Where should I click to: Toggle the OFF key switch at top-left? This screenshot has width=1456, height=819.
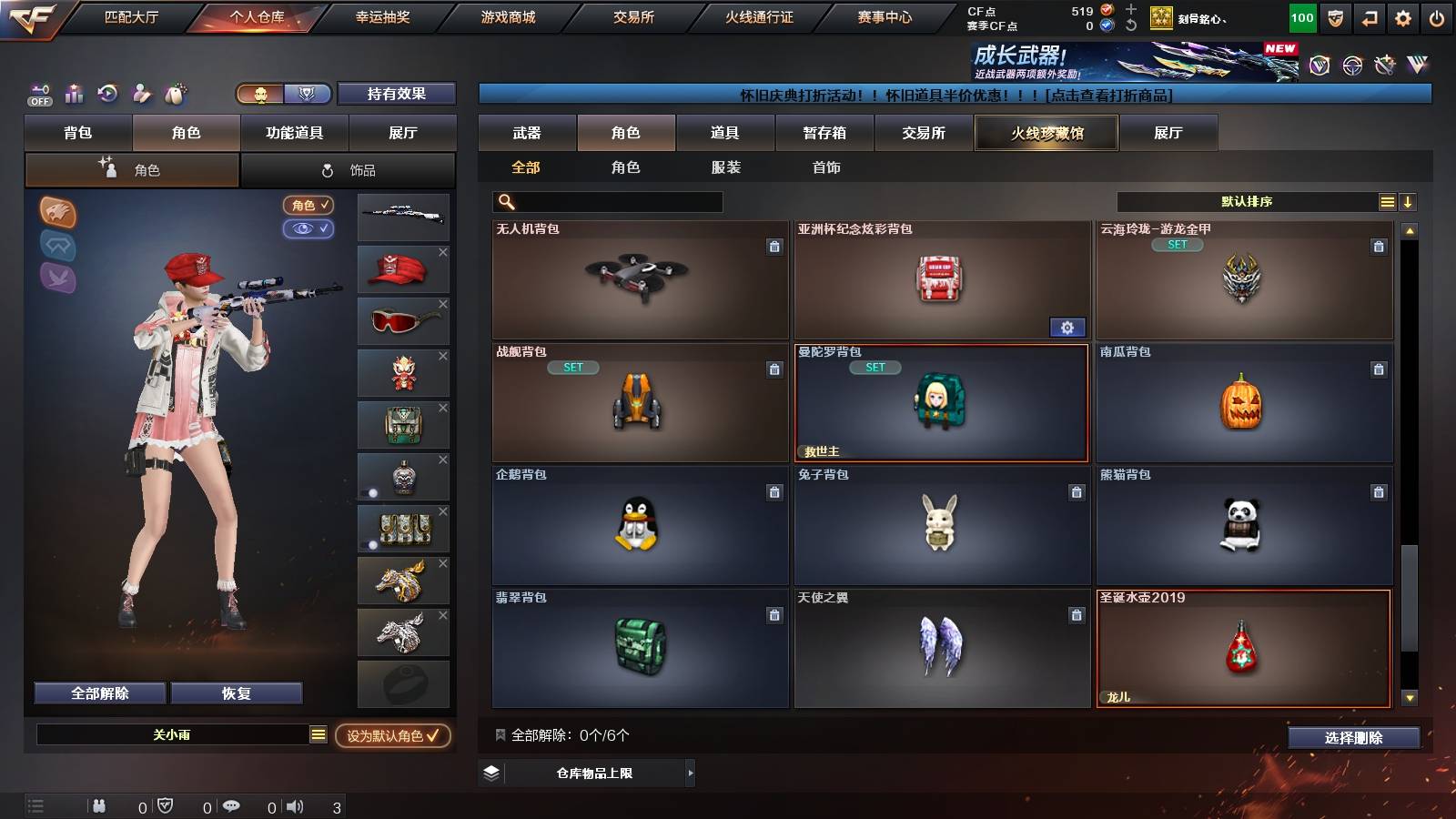[x=38, y=94]
